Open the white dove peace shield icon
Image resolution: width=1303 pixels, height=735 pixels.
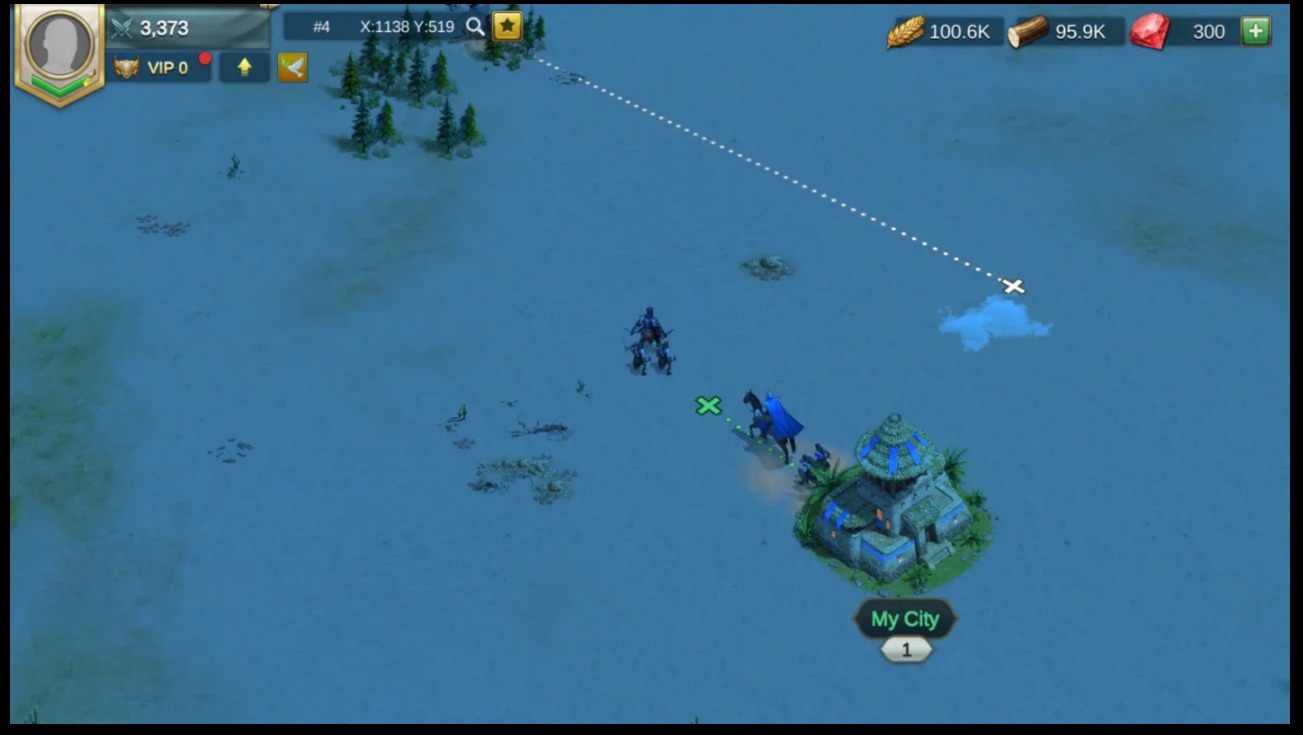[x=292, y=68]
